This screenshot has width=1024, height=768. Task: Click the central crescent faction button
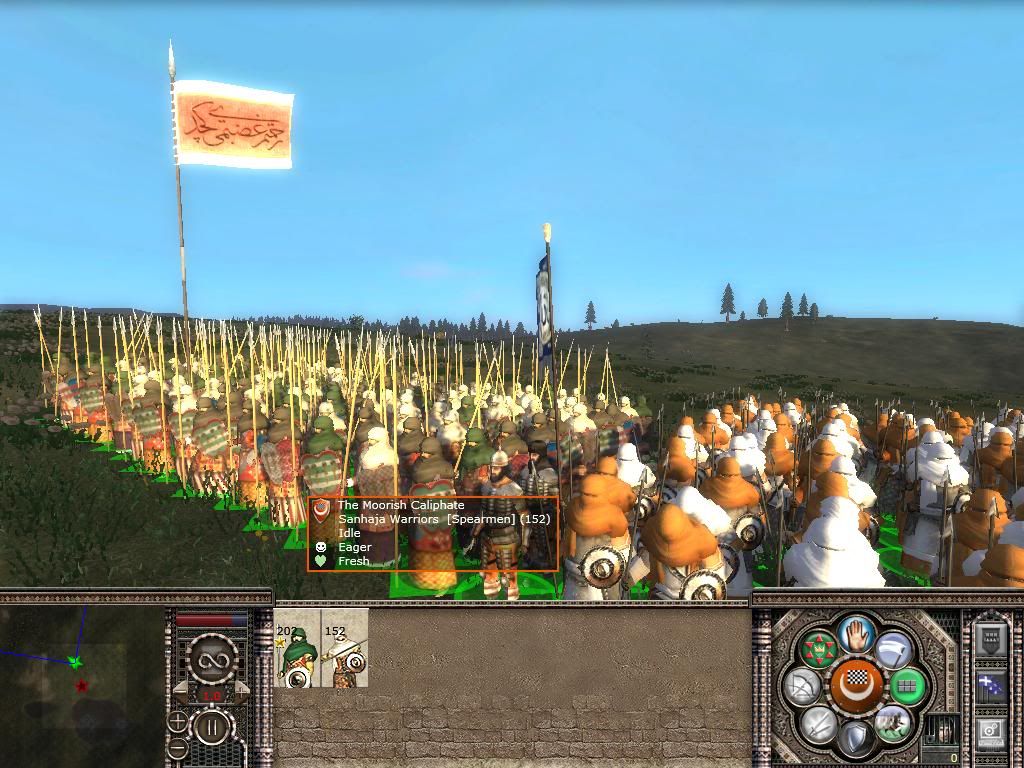point(855,687)
